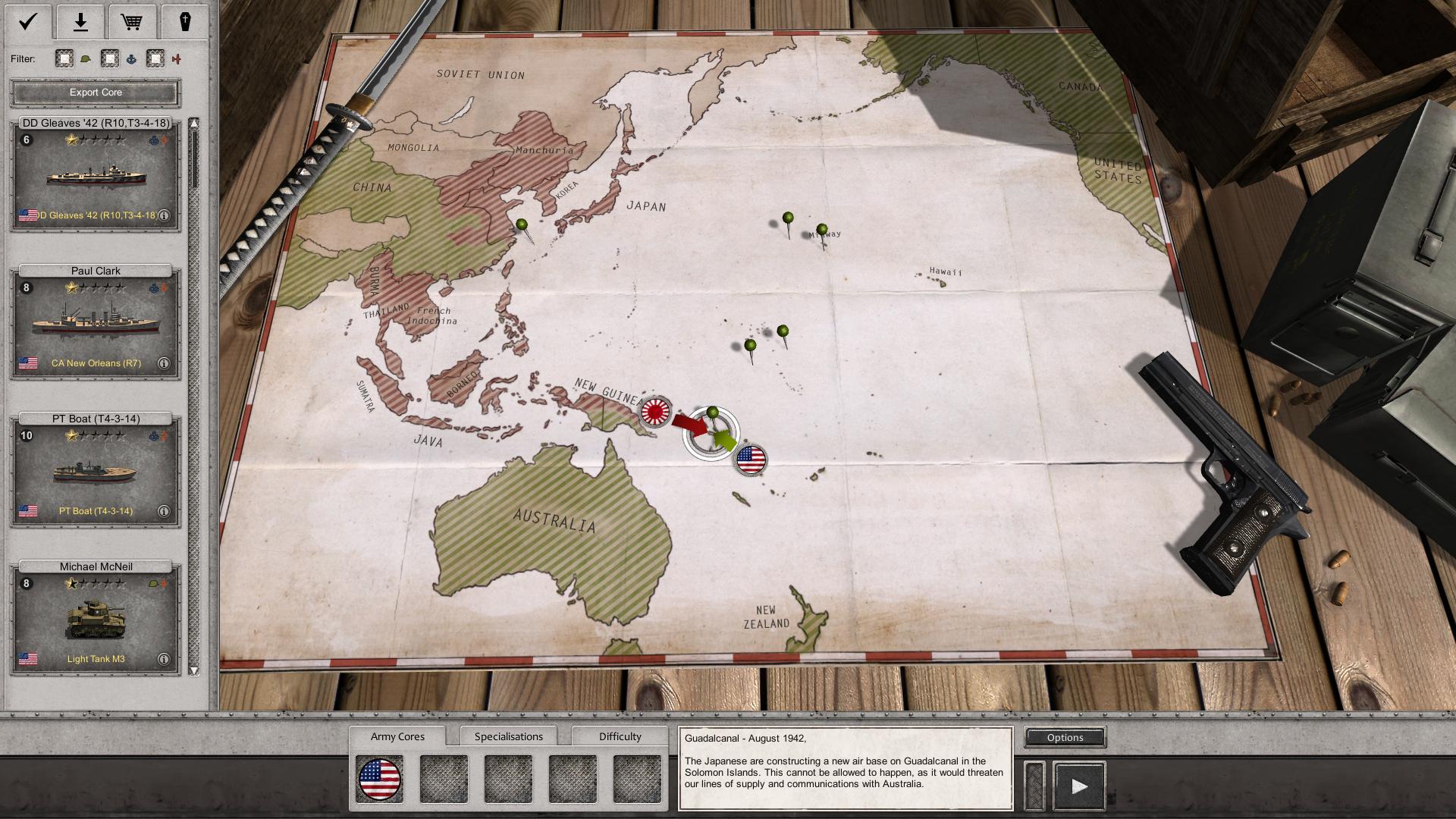This screenshot has height=819, width=1456.
Task: Show info for the PT Boat unit
Action: tap(163, 511)
